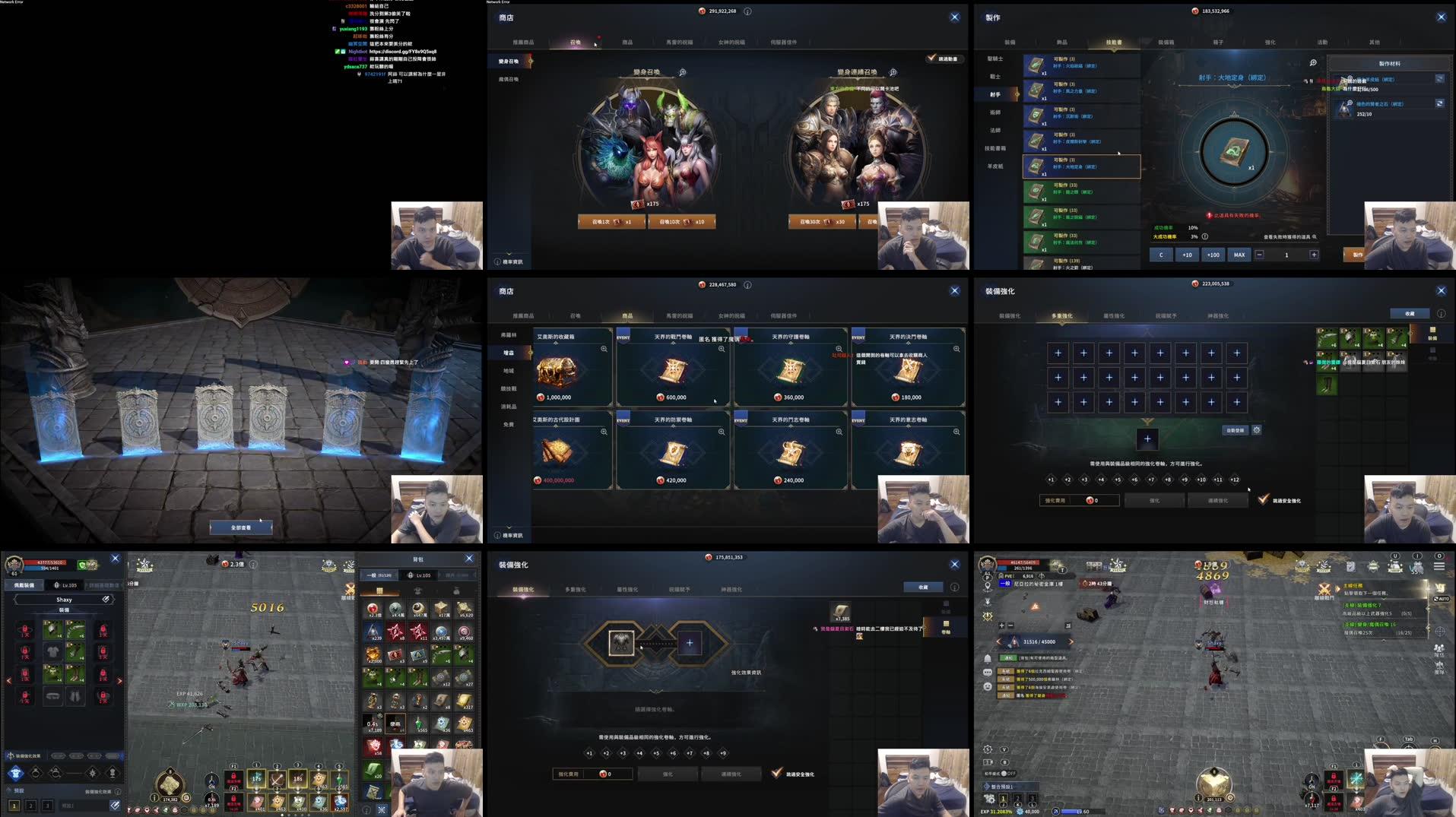
Task: Open the auto-register settings gear in 多重強化
Action: pyautogui.click(x=1258, y=430)
